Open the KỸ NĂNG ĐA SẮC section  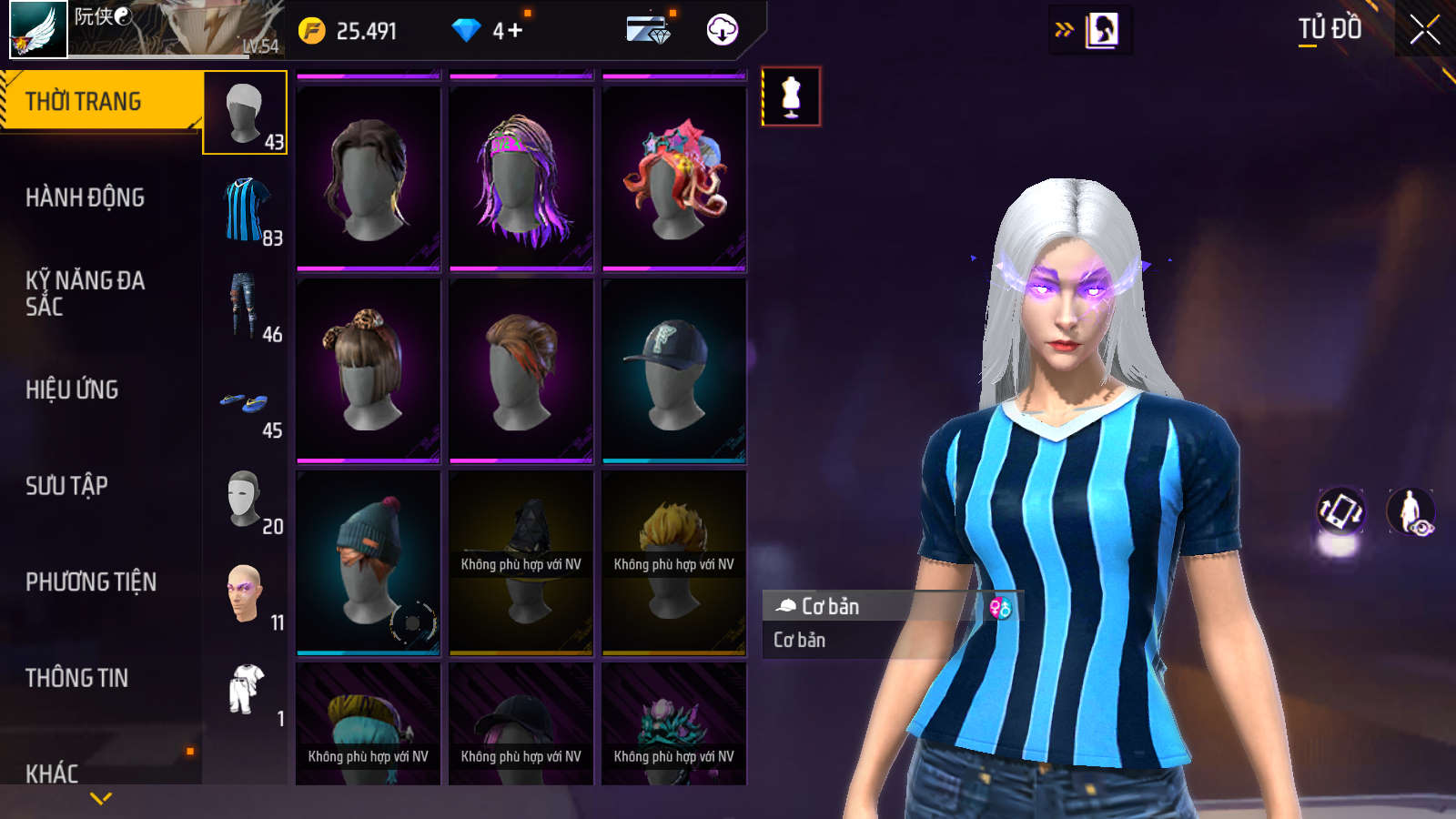(x=85, y=293)
